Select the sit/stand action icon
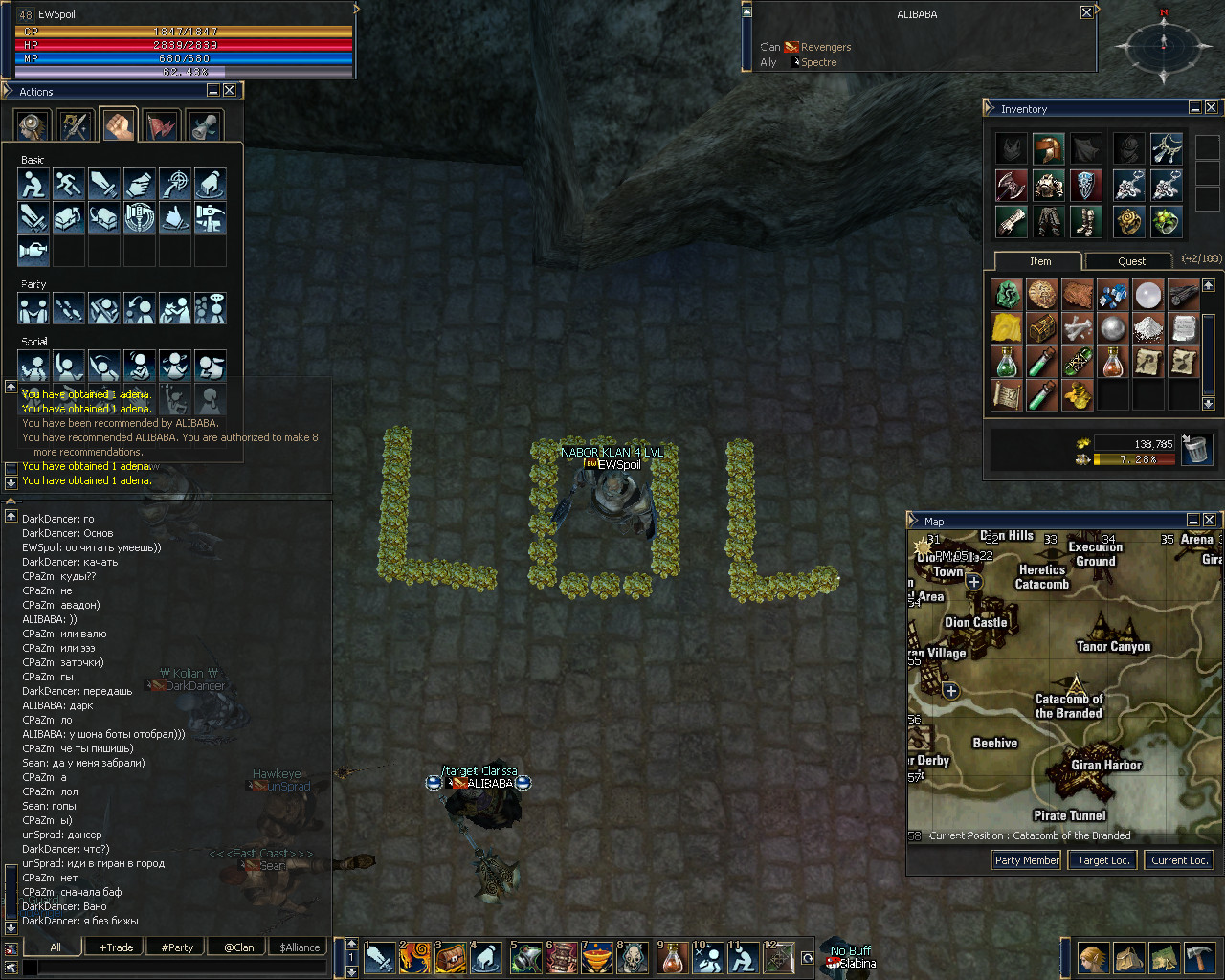 tap(33, 184)
